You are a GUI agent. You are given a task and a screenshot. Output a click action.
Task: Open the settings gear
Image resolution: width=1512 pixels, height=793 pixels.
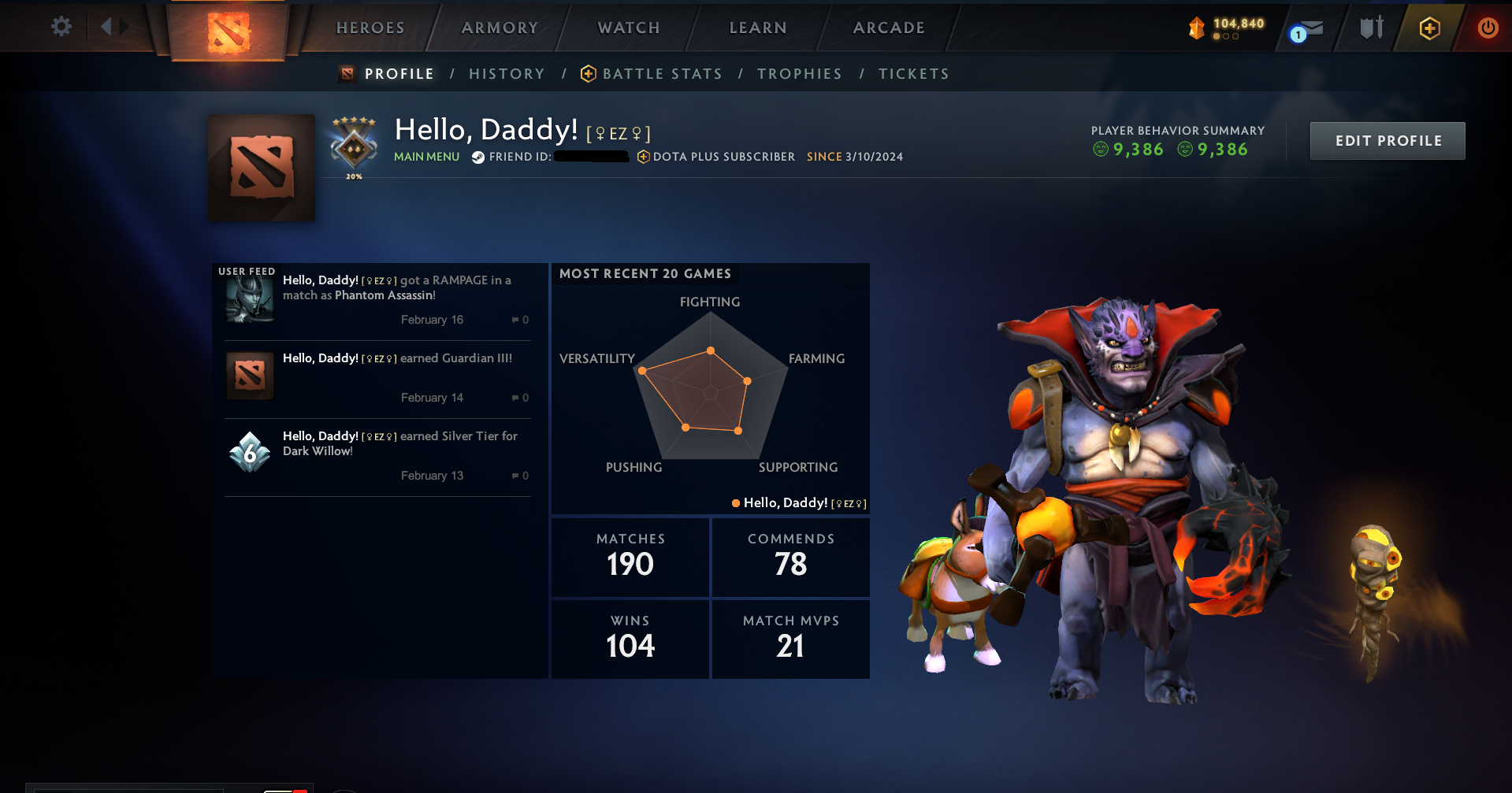(x=61, y=26)
